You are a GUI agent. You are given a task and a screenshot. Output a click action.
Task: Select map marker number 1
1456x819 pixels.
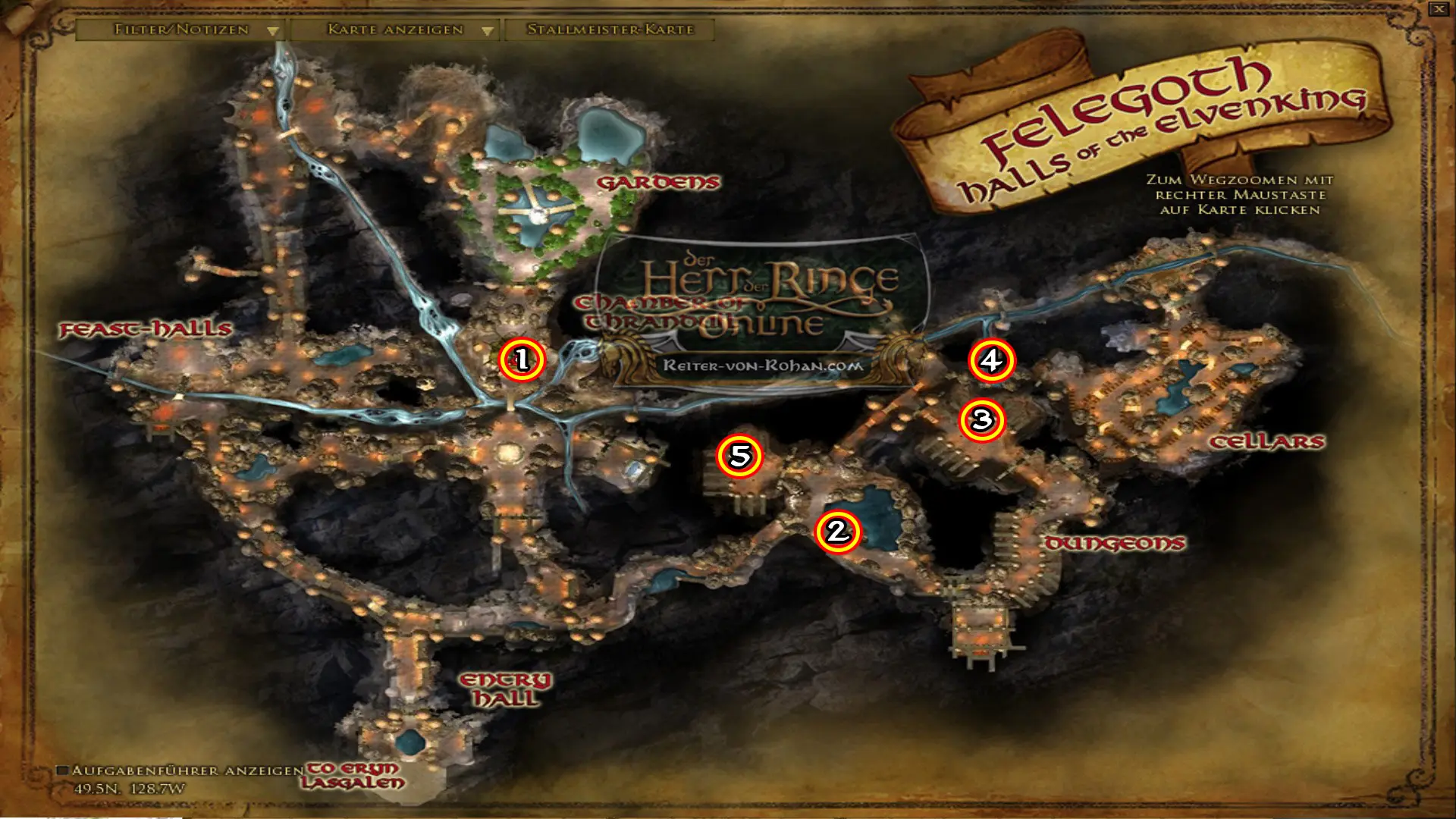pyautogui.click(x=522, y=359)
